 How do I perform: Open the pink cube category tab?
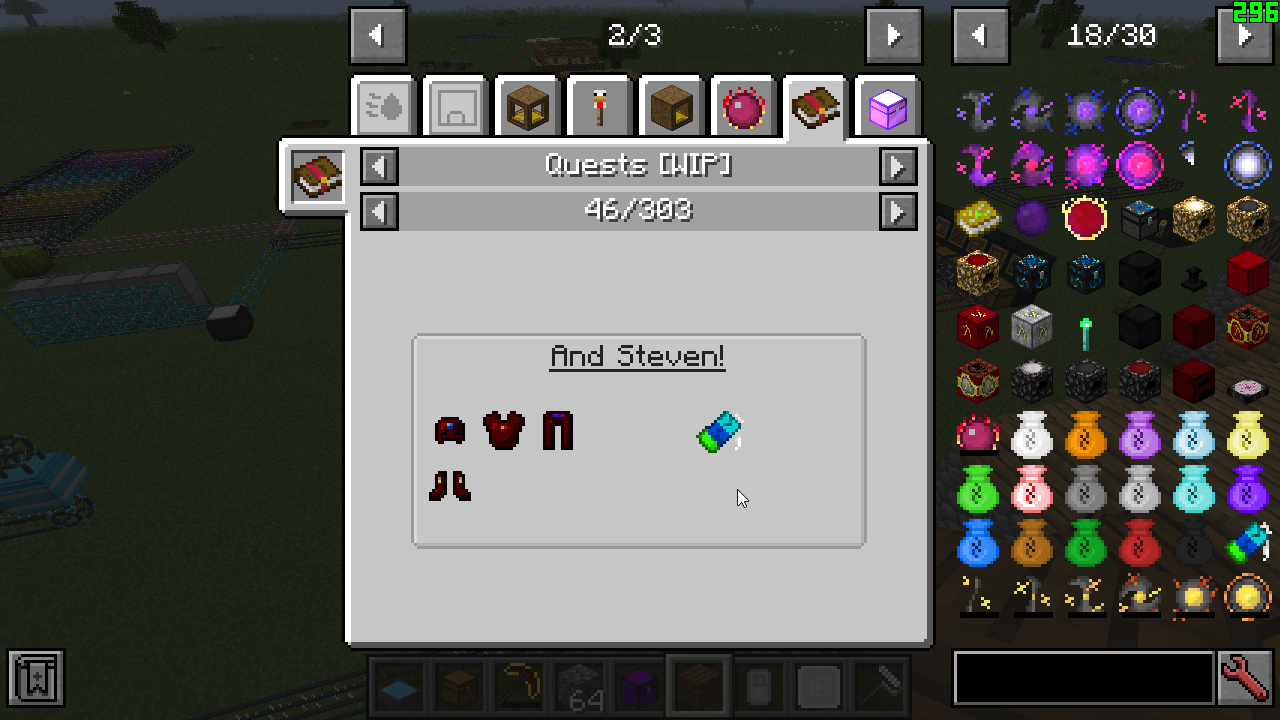tap(887, 106)
